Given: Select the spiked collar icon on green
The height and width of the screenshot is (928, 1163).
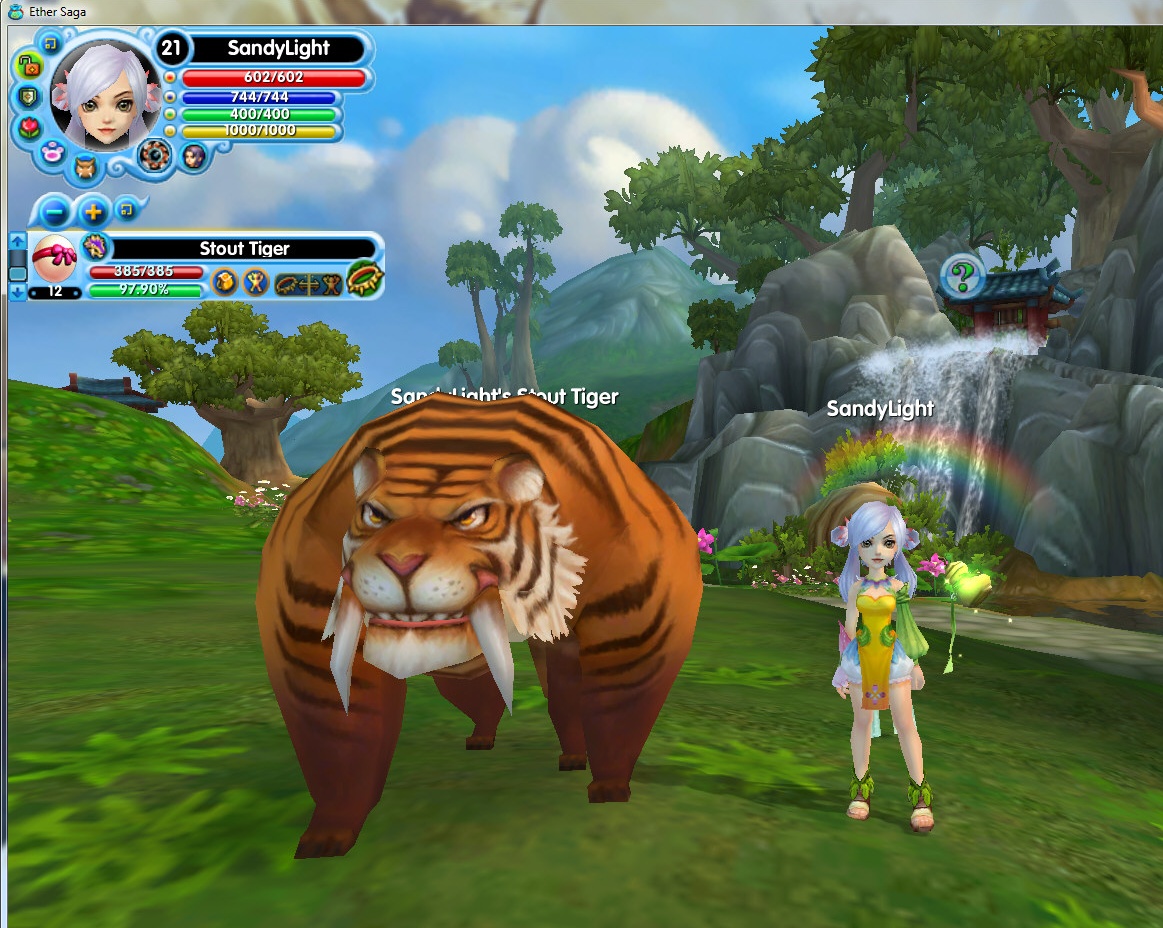Looking at the screenshot, I should coord(365,278).
